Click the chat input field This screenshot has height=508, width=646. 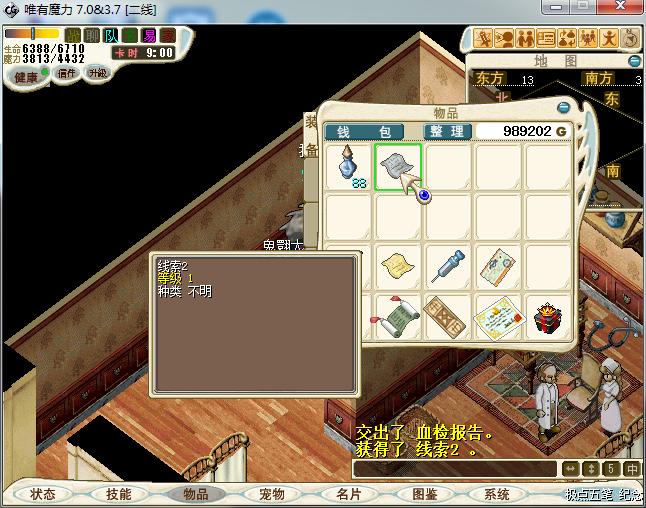(454, 468)
